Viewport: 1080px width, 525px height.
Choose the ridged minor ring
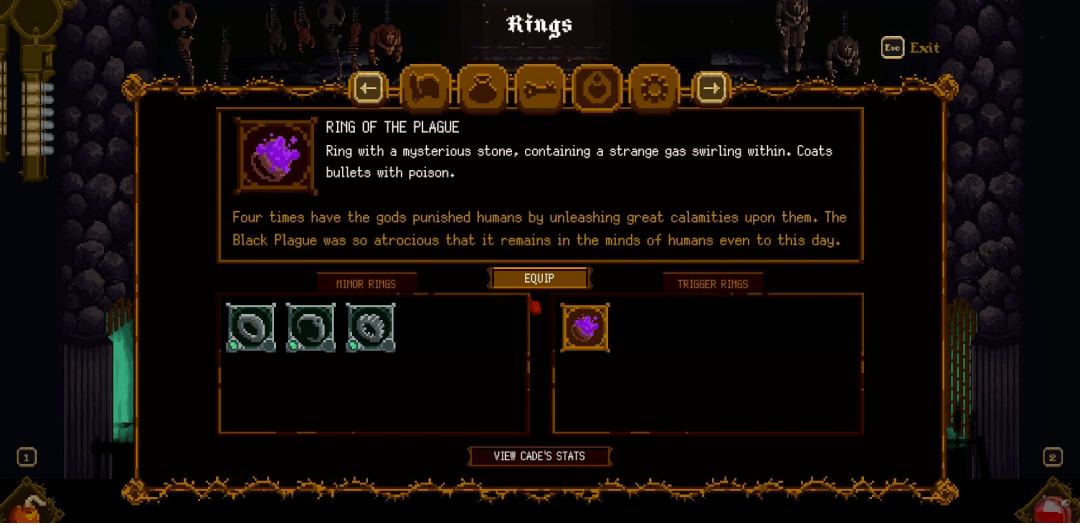[x=371, y=327]
